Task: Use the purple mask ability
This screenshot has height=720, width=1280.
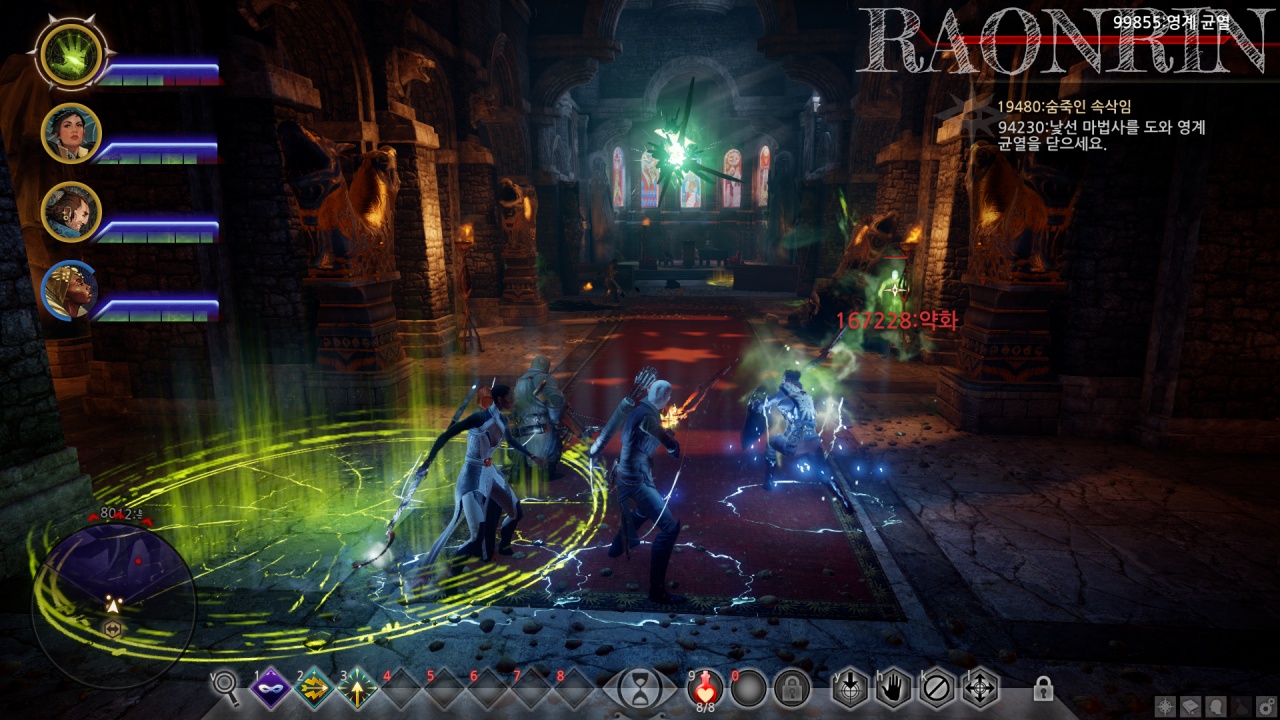Action: 270,688
